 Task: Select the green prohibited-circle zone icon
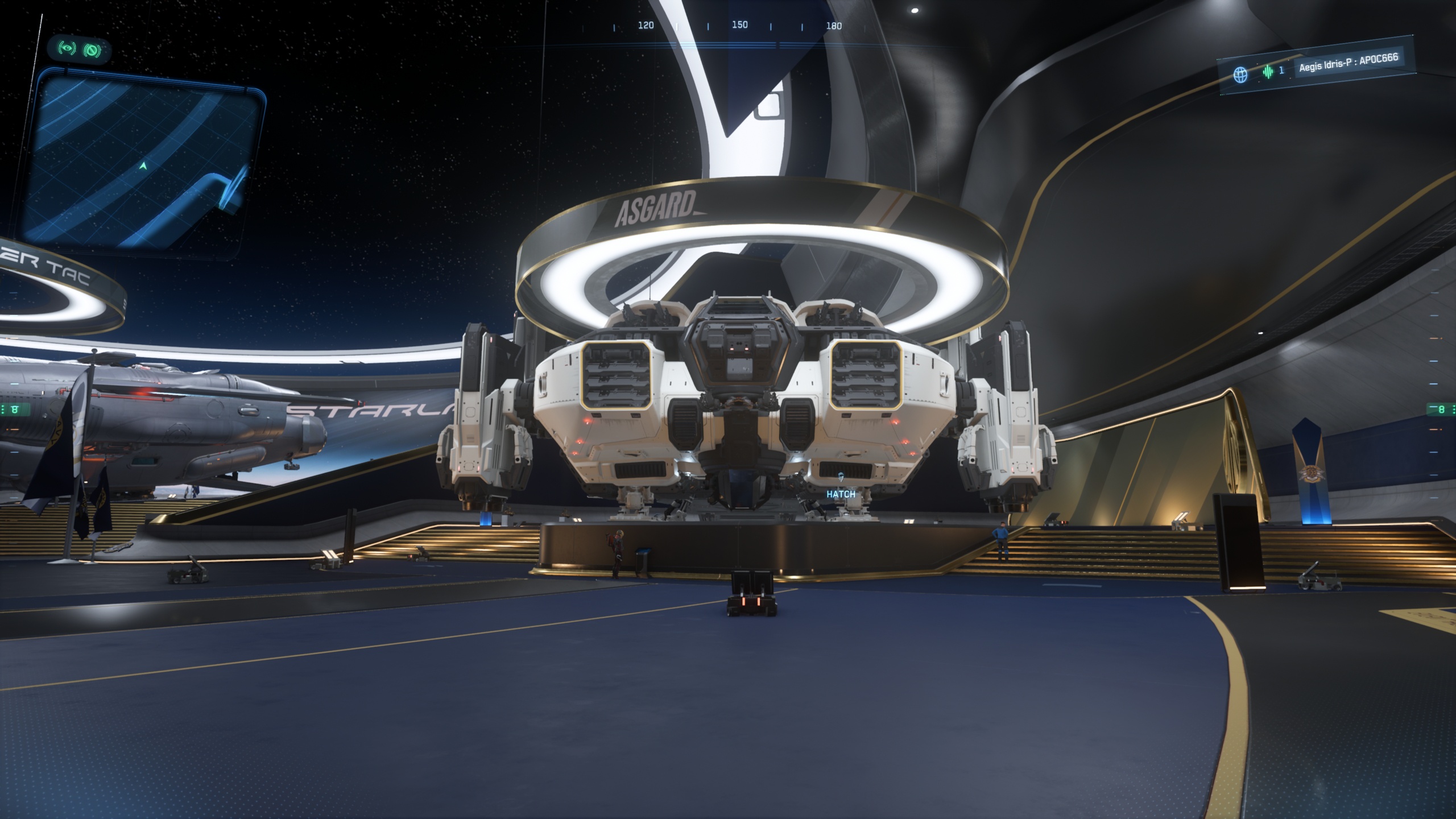92,51
